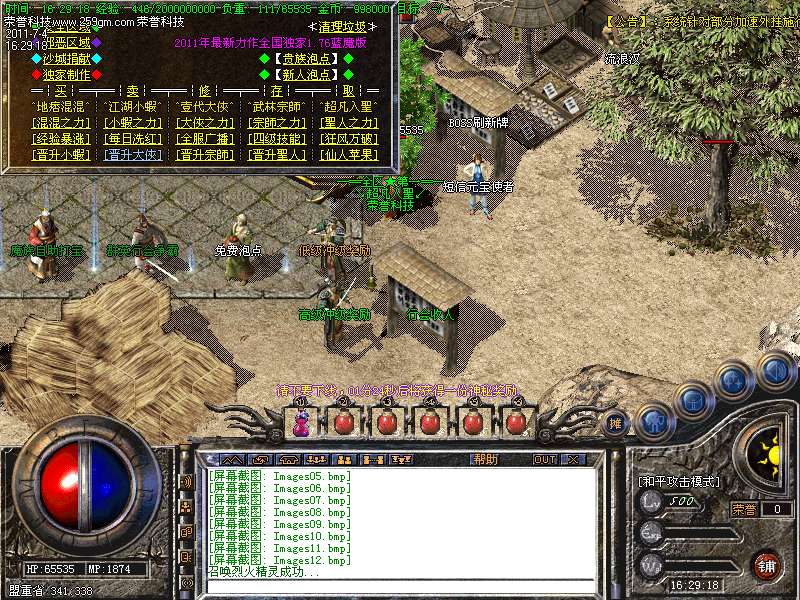The height and width of the screenshot is (600, 800).
Task: Activate the 全服广播 option
Action: pyautogui.click(x=205, y=139)
